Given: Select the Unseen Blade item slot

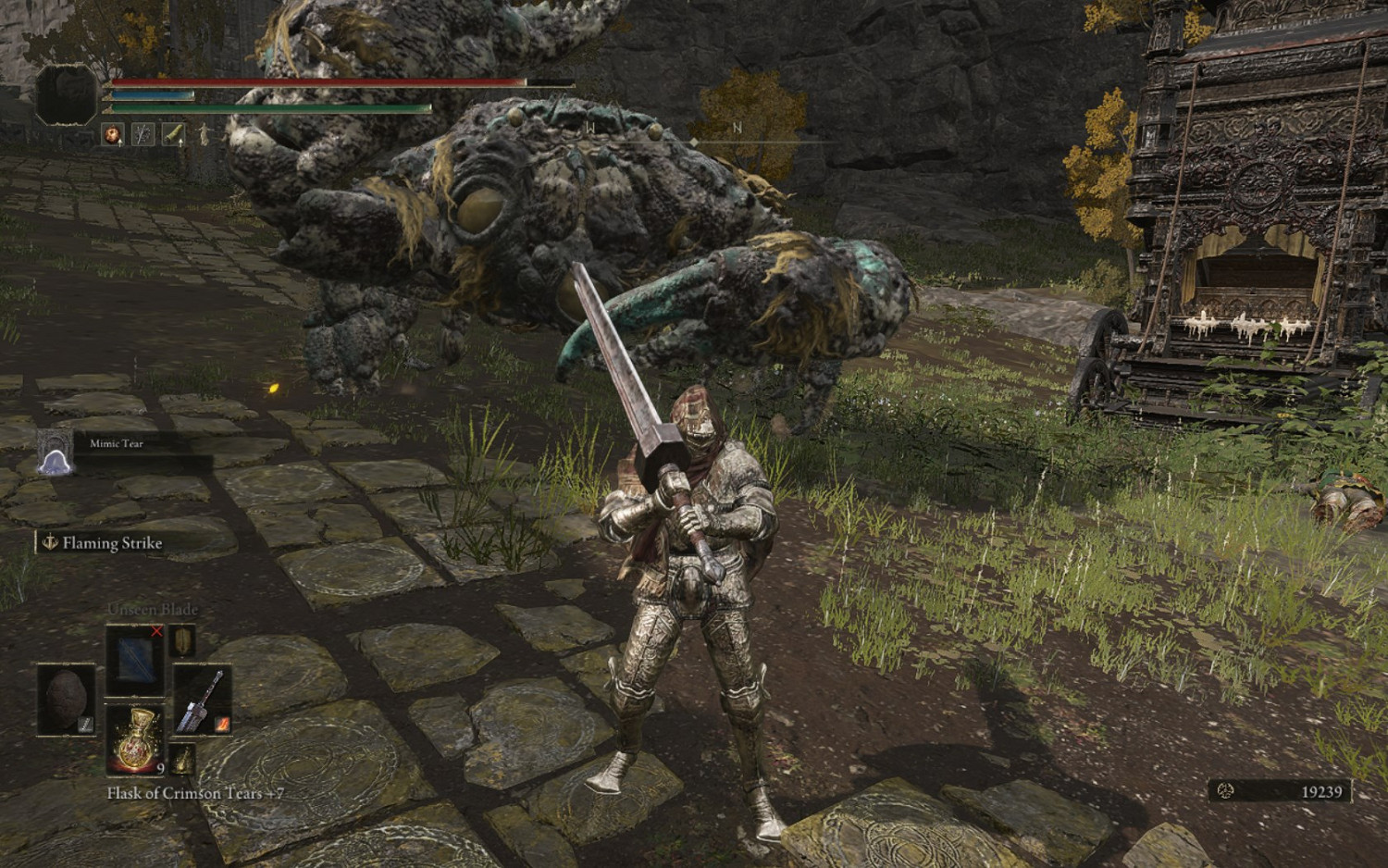Looking at the screenshot, I should [x=135, y=660].
